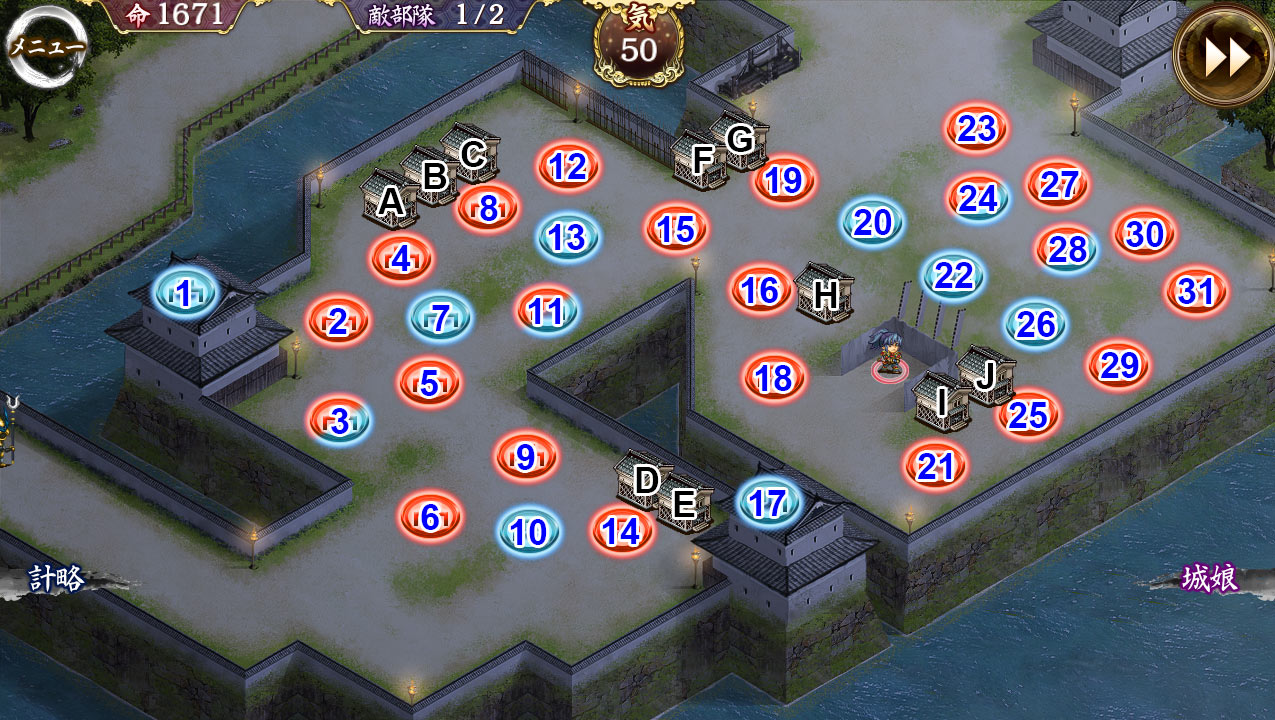Screen dimensions: 1275x720
Task: Choose red deployment tile number 31
Action: pyautogui.click(x=1196, y=292)
